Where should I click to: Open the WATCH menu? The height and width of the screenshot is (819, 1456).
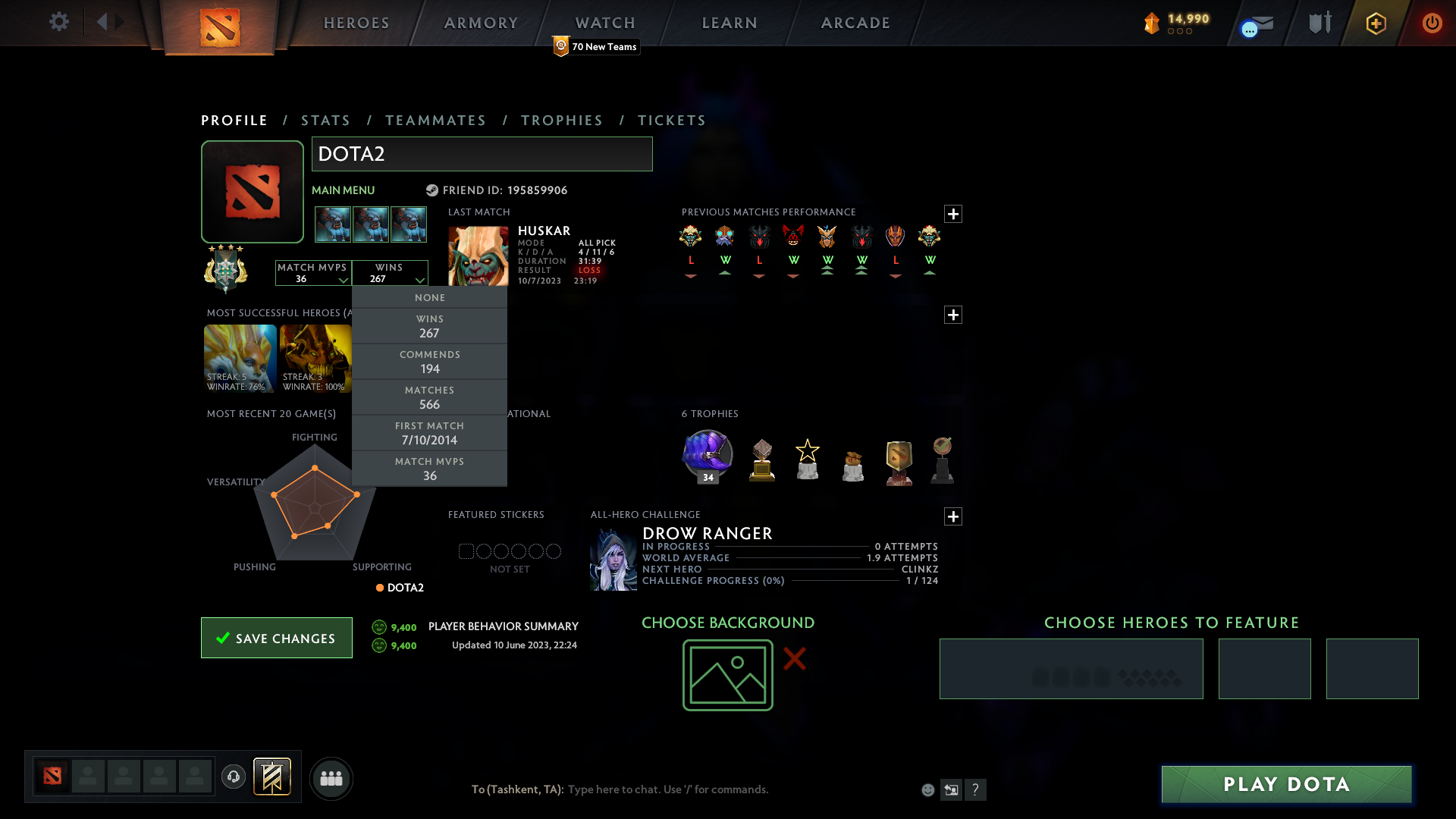(x=604, y=23)
